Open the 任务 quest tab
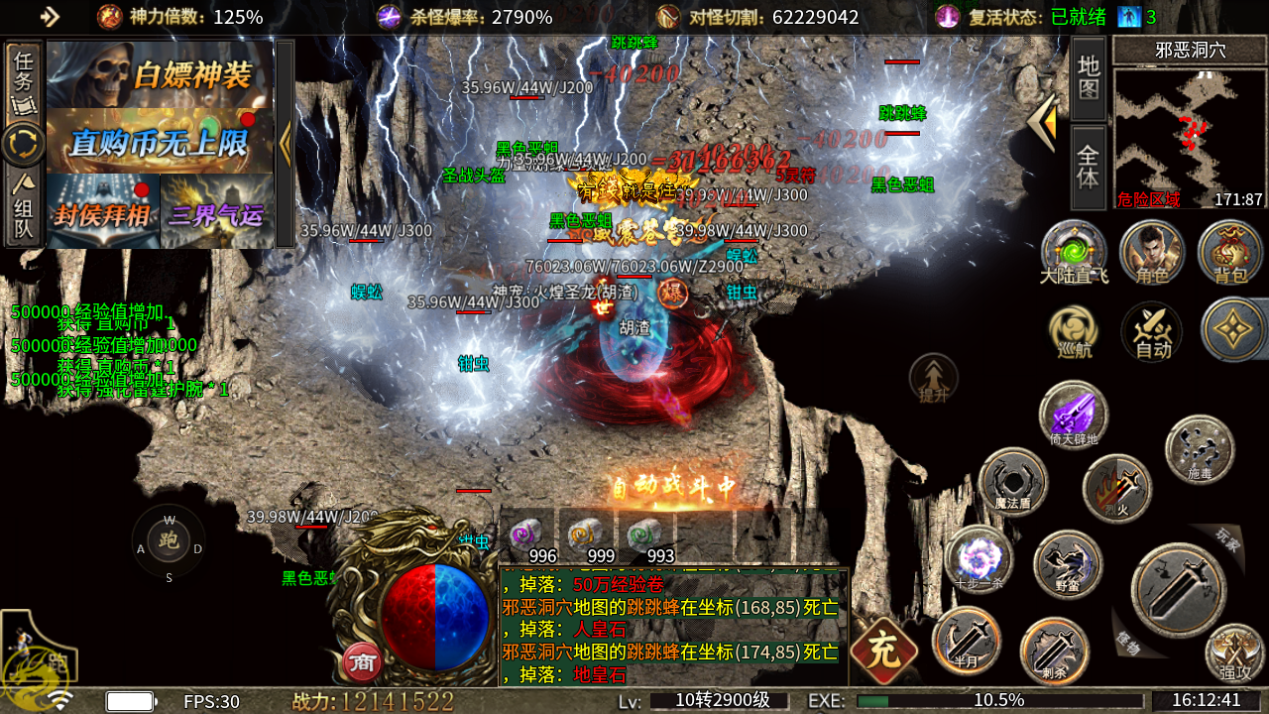This screenshot has width=1269, height=714. 24,80
